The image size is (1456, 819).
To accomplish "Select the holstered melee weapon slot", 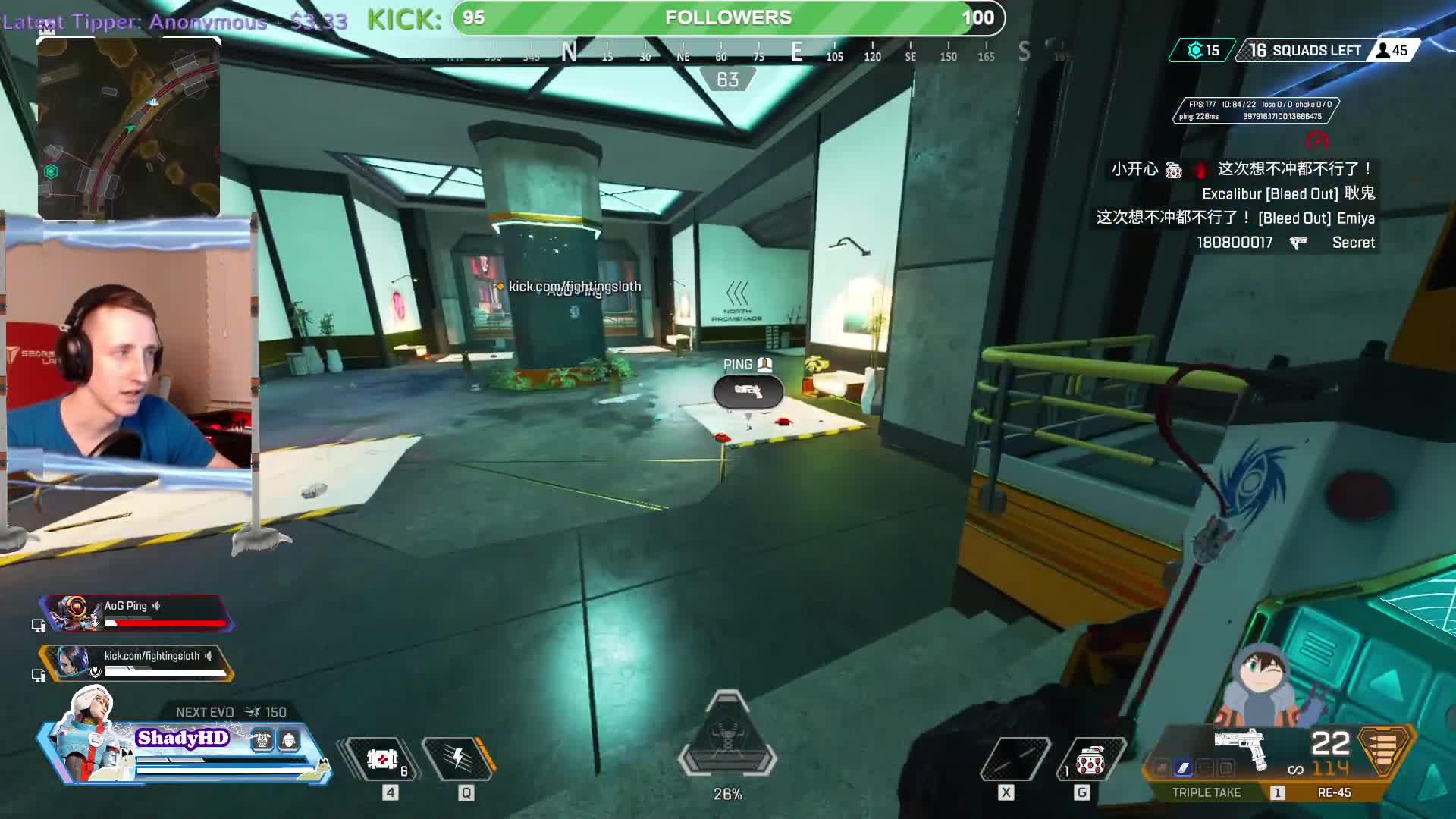I will pos(1015,758).
